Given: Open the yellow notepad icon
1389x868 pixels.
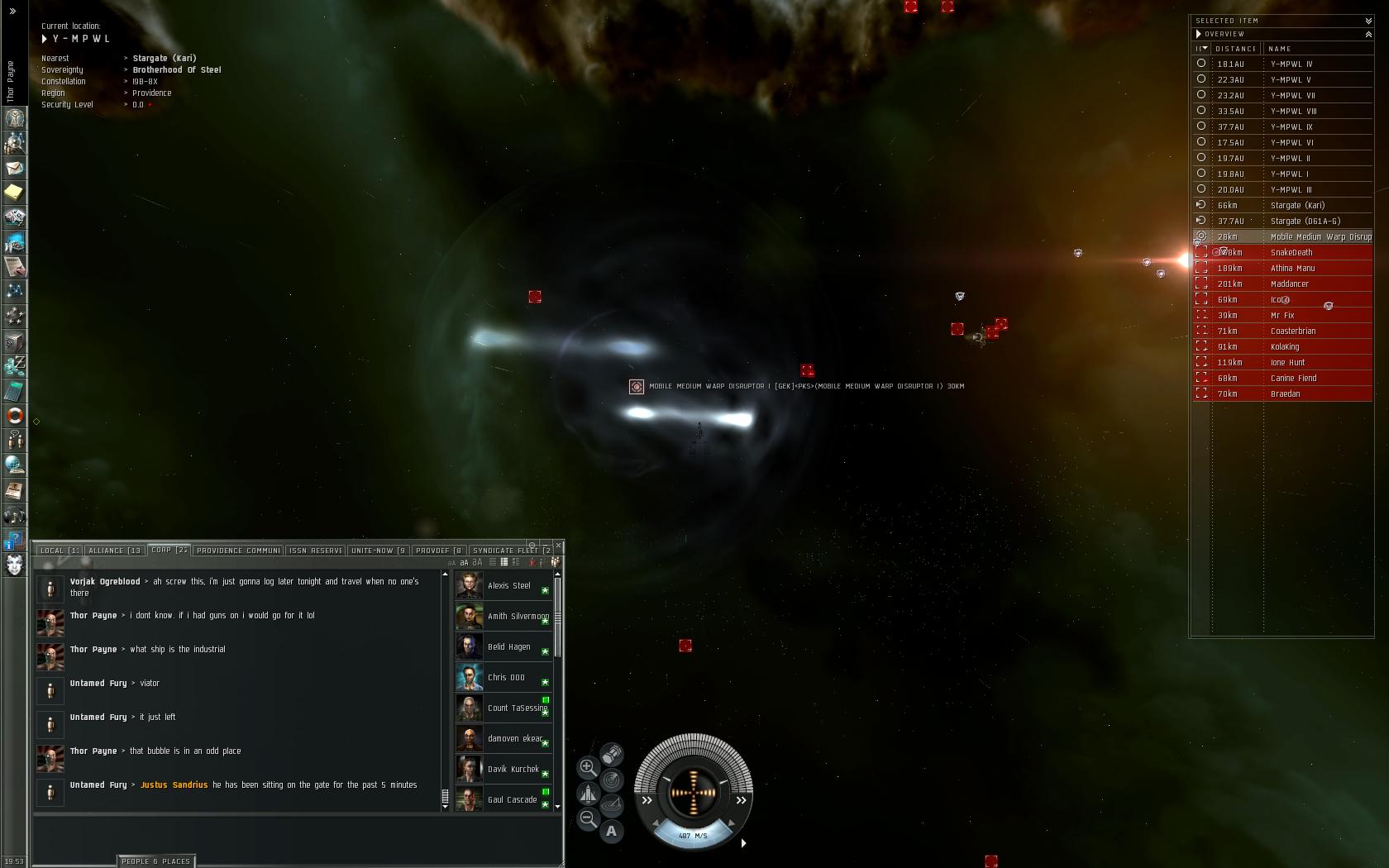Looking at the screenshot, I should click(15, 193).
